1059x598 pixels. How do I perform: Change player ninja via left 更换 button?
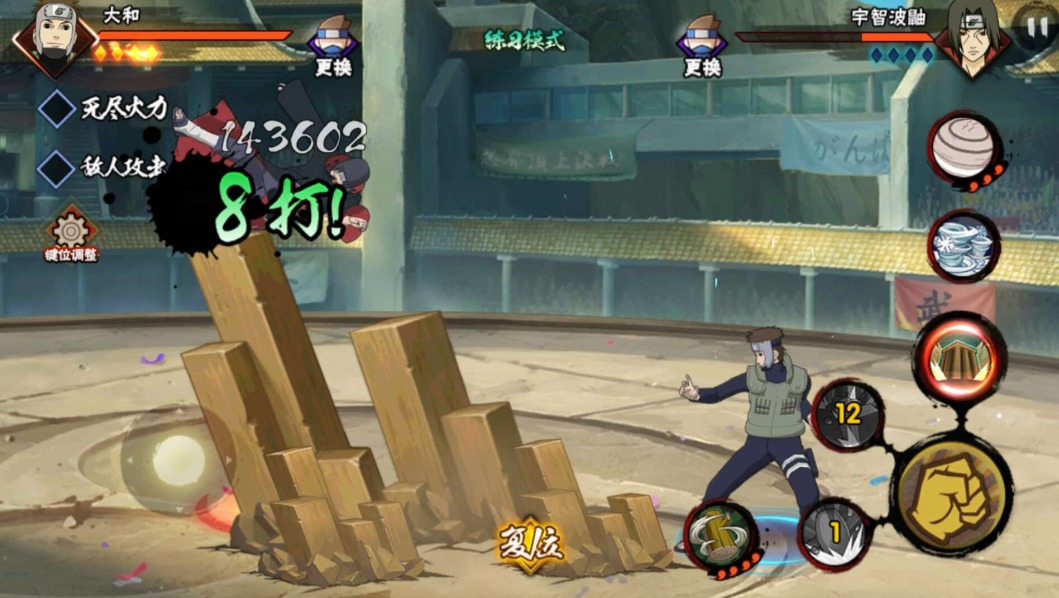pos(333,48)
